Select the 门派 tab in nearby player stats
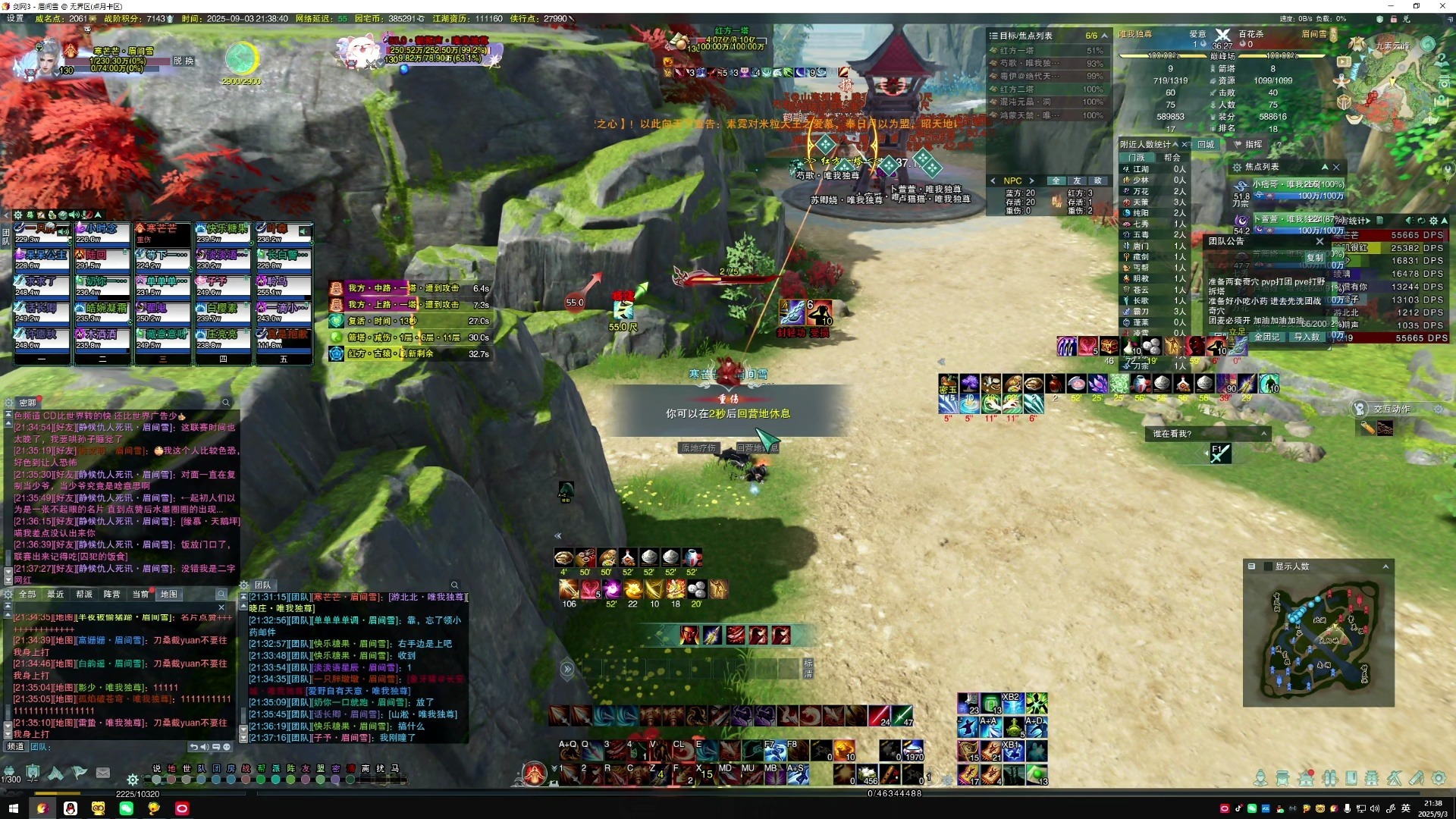The image size is (1456, 819). click(x=1137, y=158)
